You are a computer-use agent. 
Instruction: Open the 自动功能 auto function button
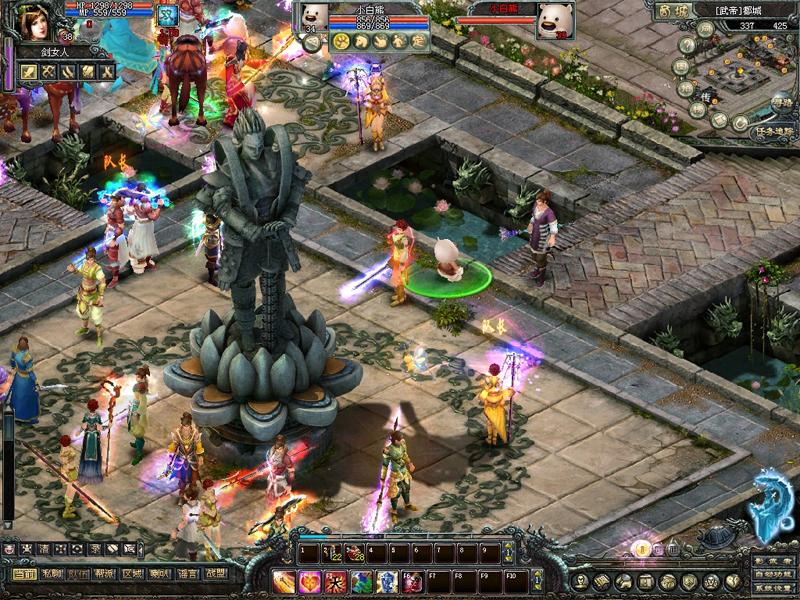[x=772, y=575]
